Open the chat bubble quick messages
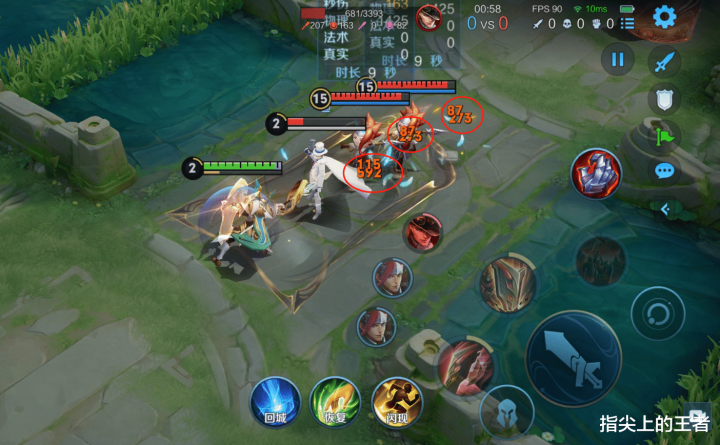 pos(664,171)
